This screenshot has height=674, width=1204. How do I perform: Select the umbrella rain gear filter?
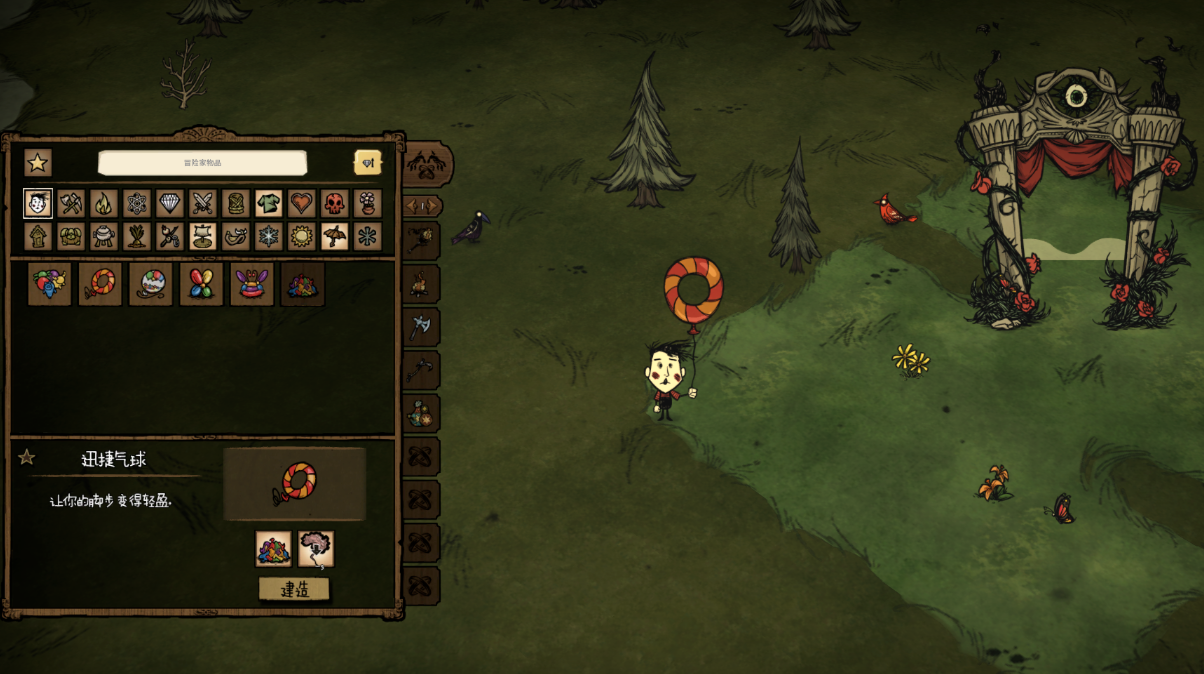(334, 237)
